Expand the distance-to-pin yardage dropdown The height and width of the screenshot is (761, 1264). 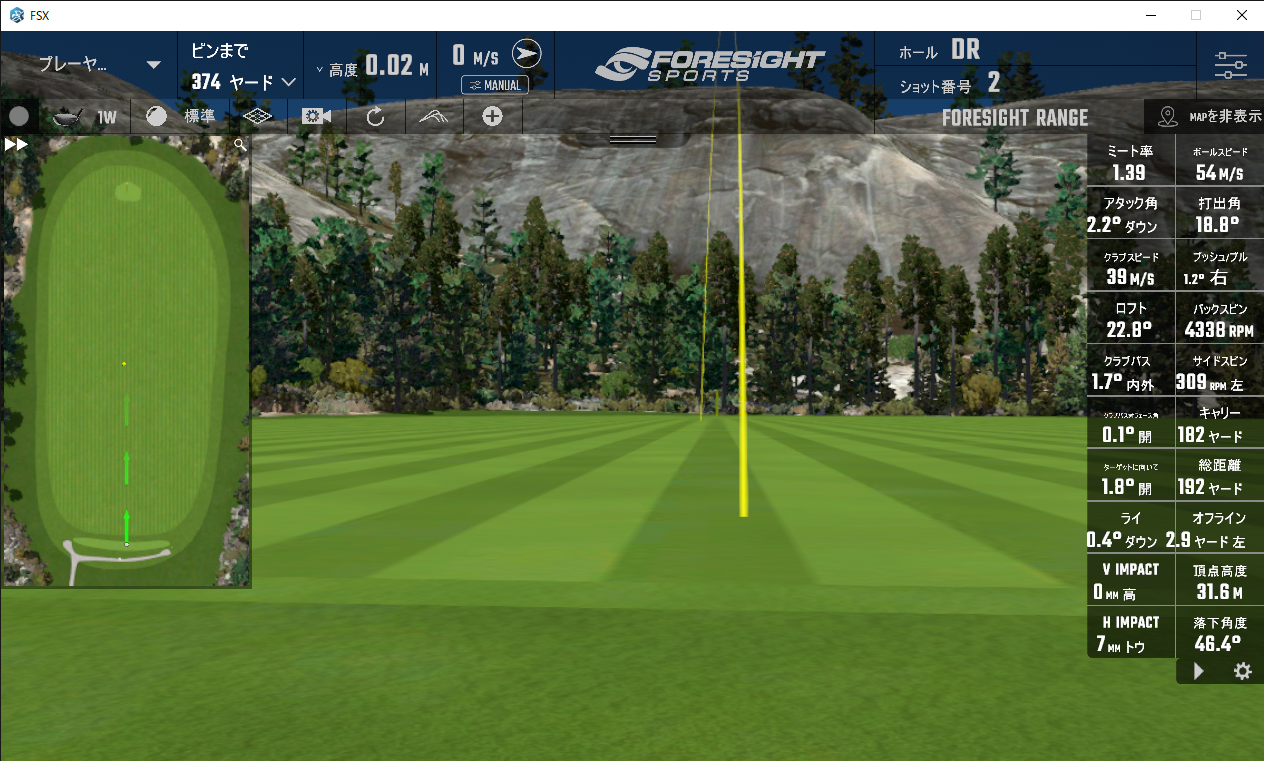click(x=289, y=82)
